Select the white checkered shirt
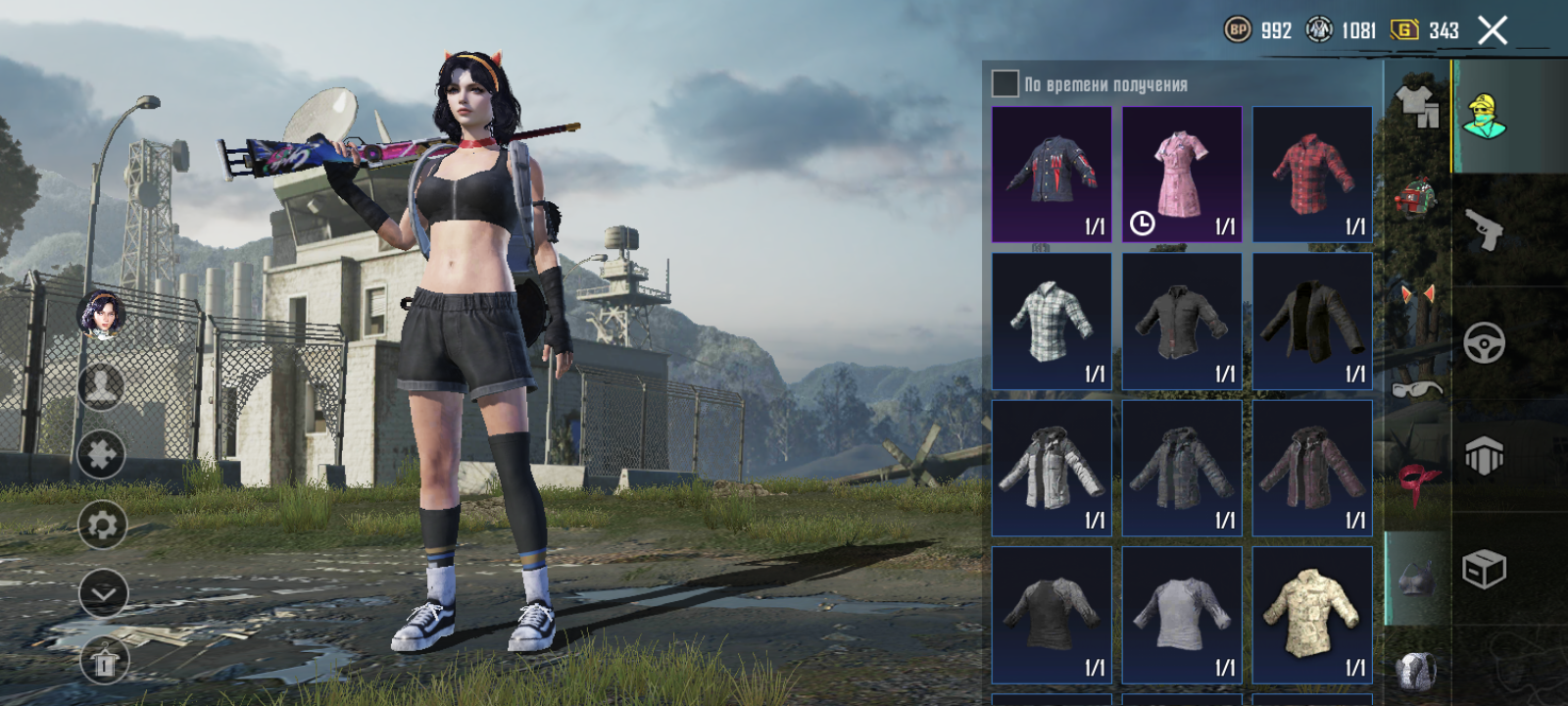The image size is (1568, 706). coord(1052,322)
